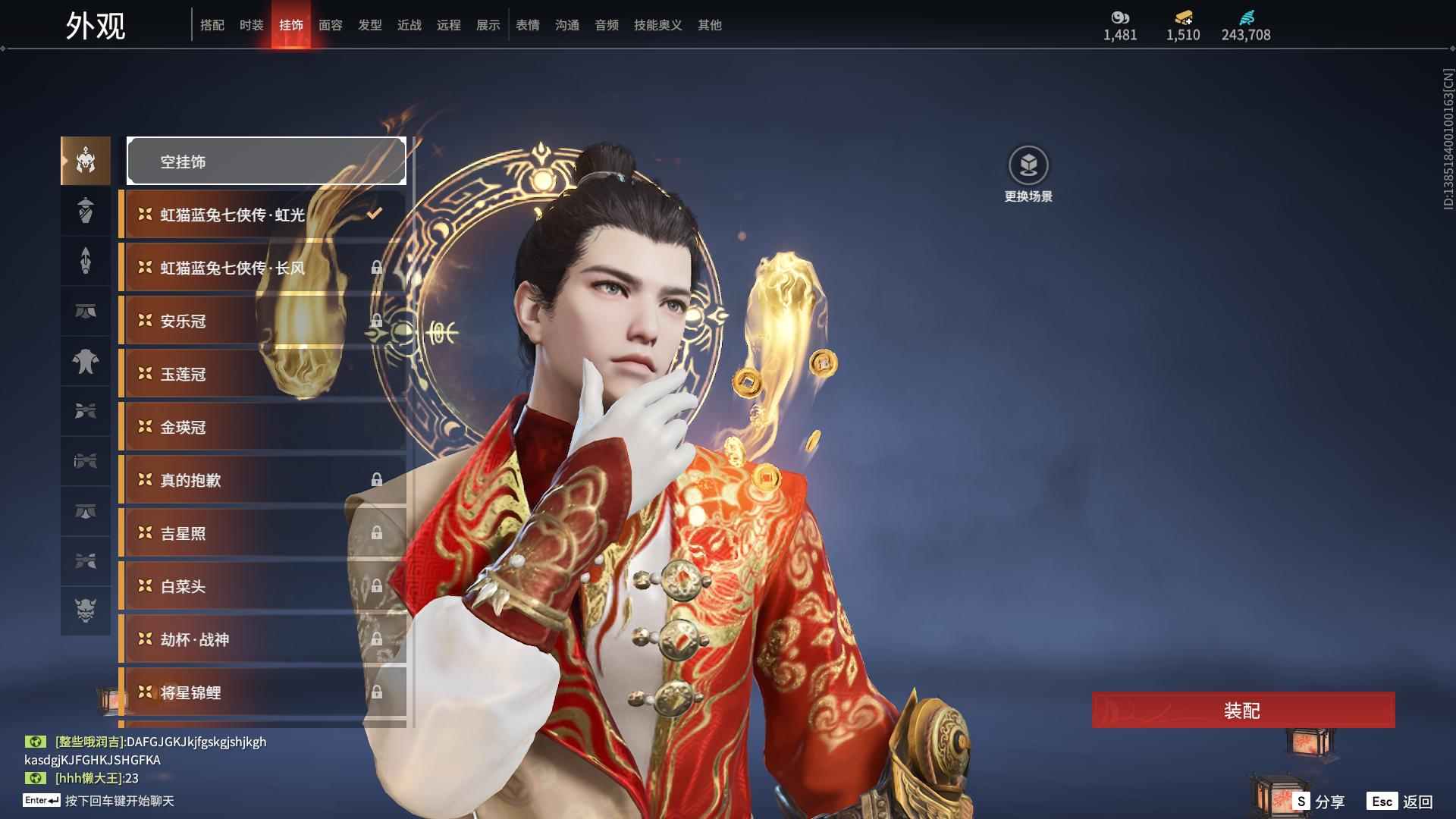Open the back ornament category in sidebar
1456x819 pixels.
coord(85,211)
